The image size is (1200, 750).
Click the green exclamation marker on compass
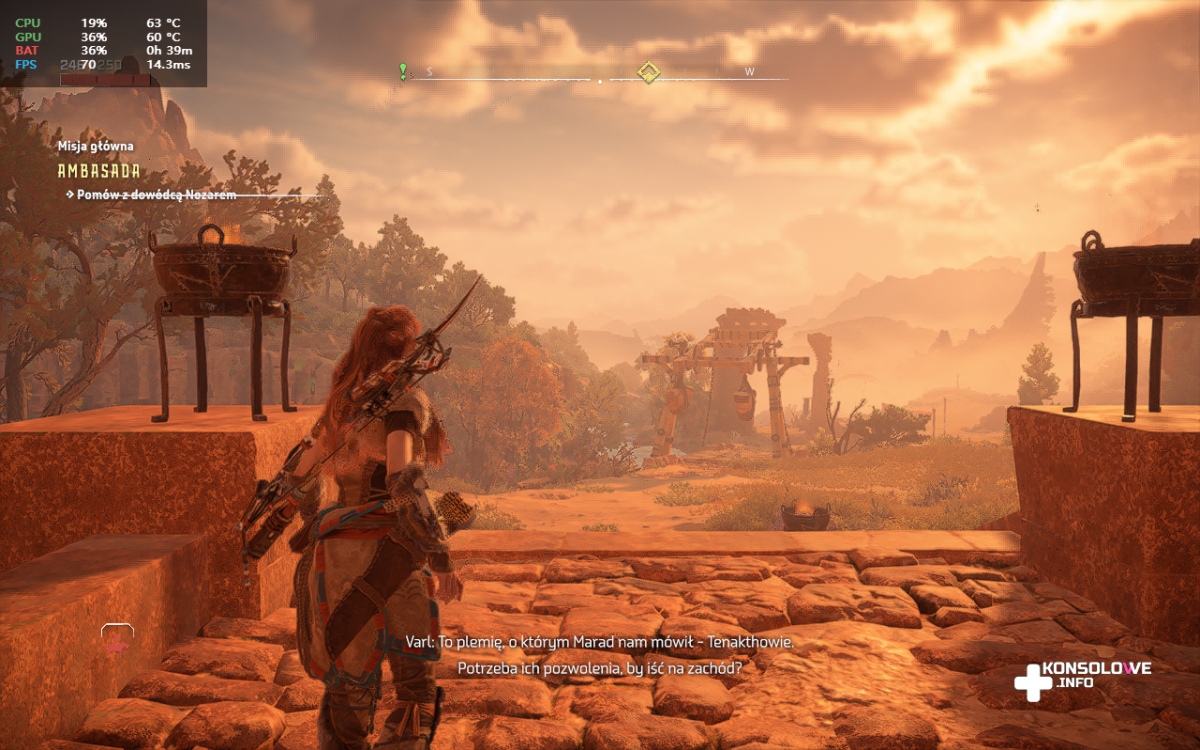(403, 71)
